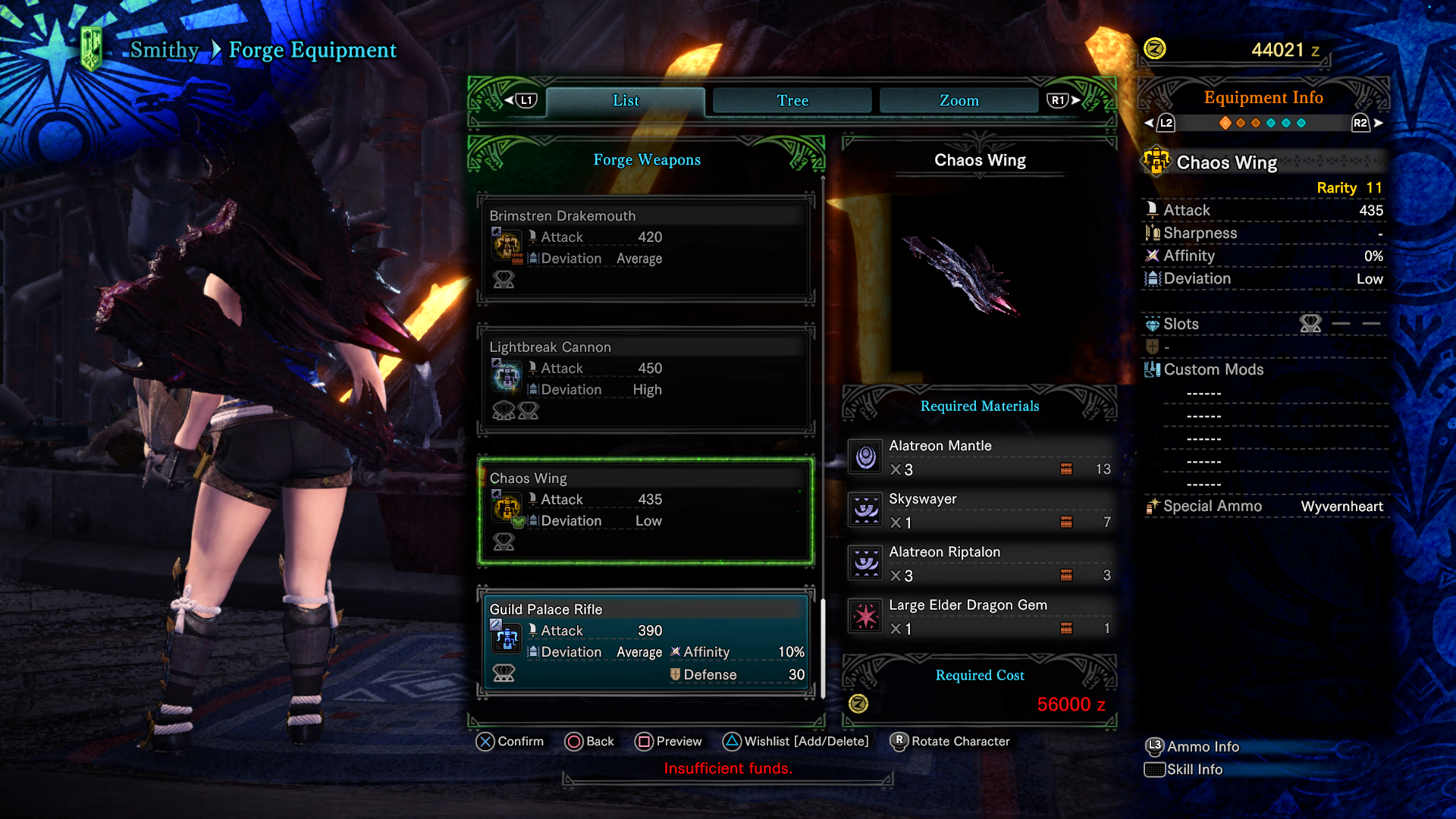Viewport: 1456px width, 819px height.
Task: Select the Lightbreak Cannon entry
Action: point(646,379)
